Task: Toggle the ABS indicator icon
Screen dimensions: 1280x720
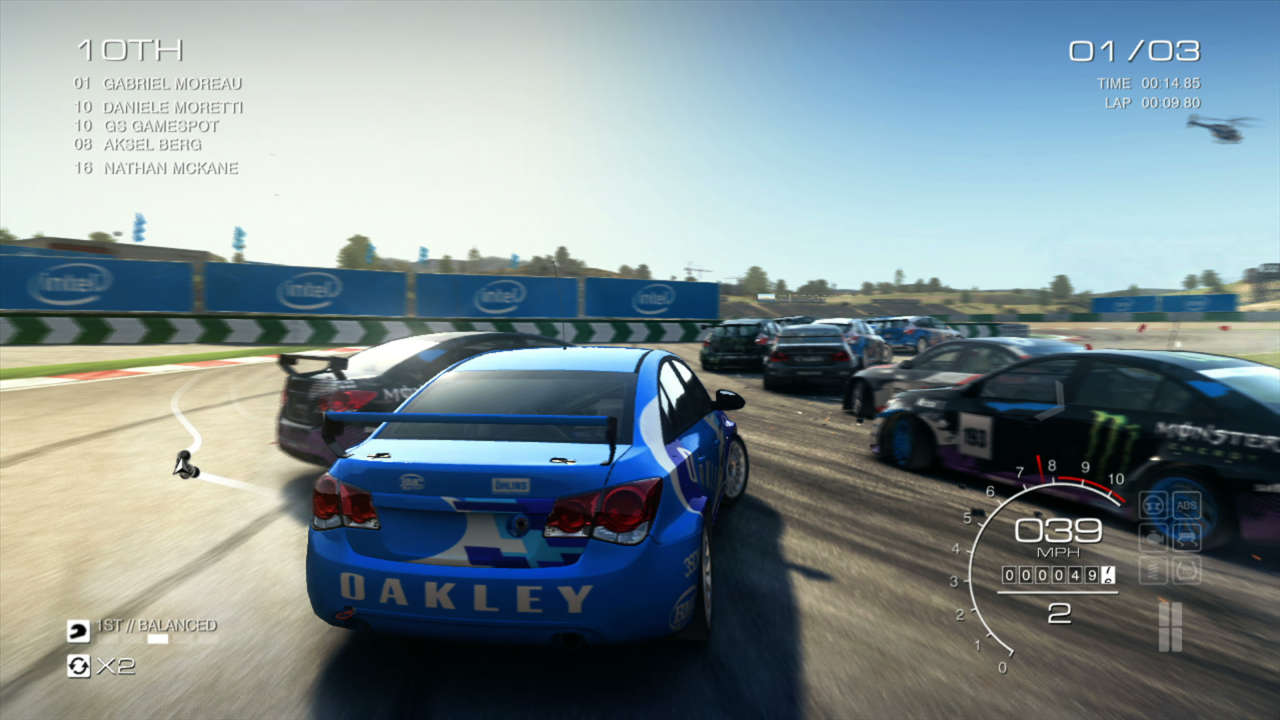Action: 1186,505
